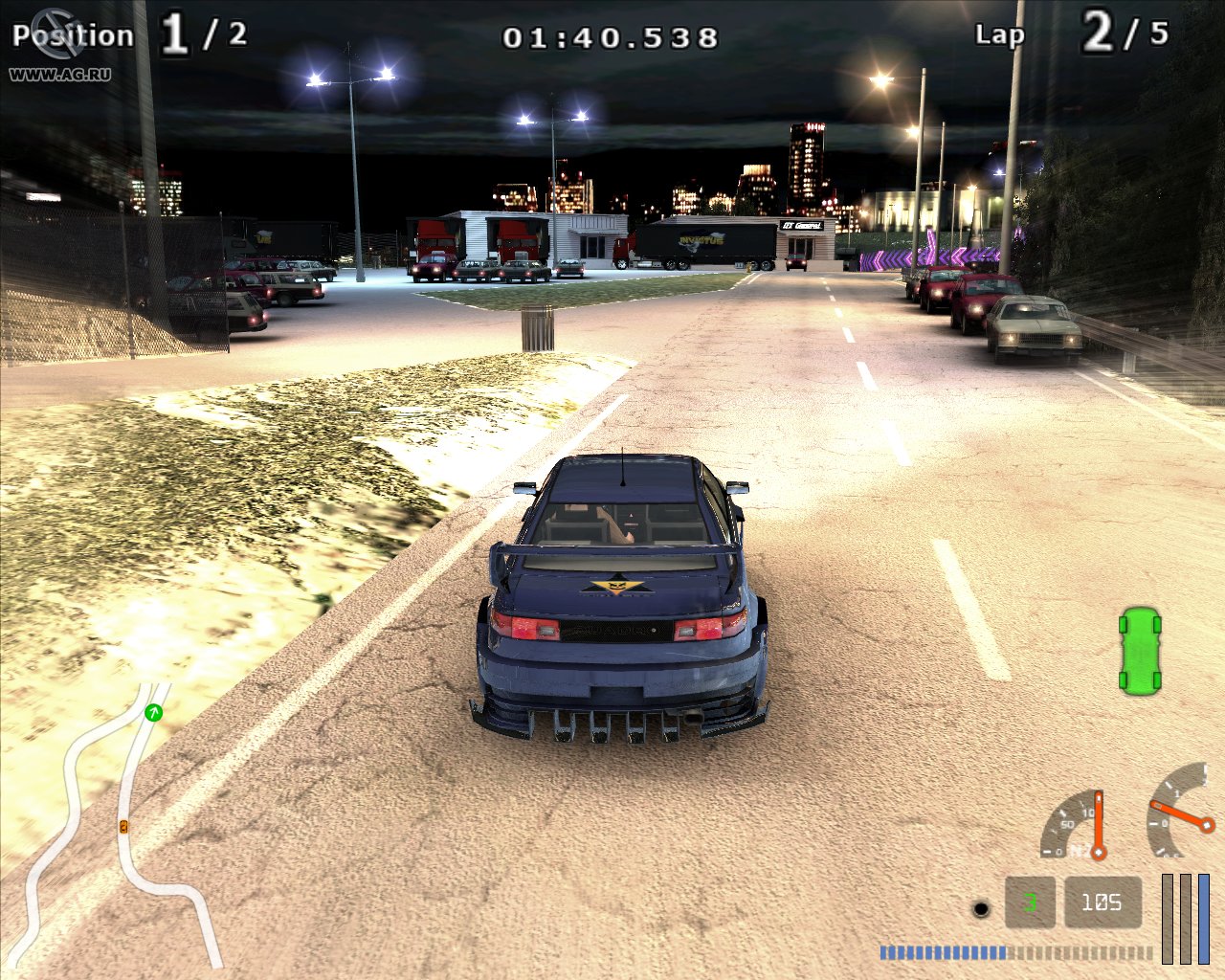
Task: Select the orange opponent marker on minimap
Action: [123, 826]
